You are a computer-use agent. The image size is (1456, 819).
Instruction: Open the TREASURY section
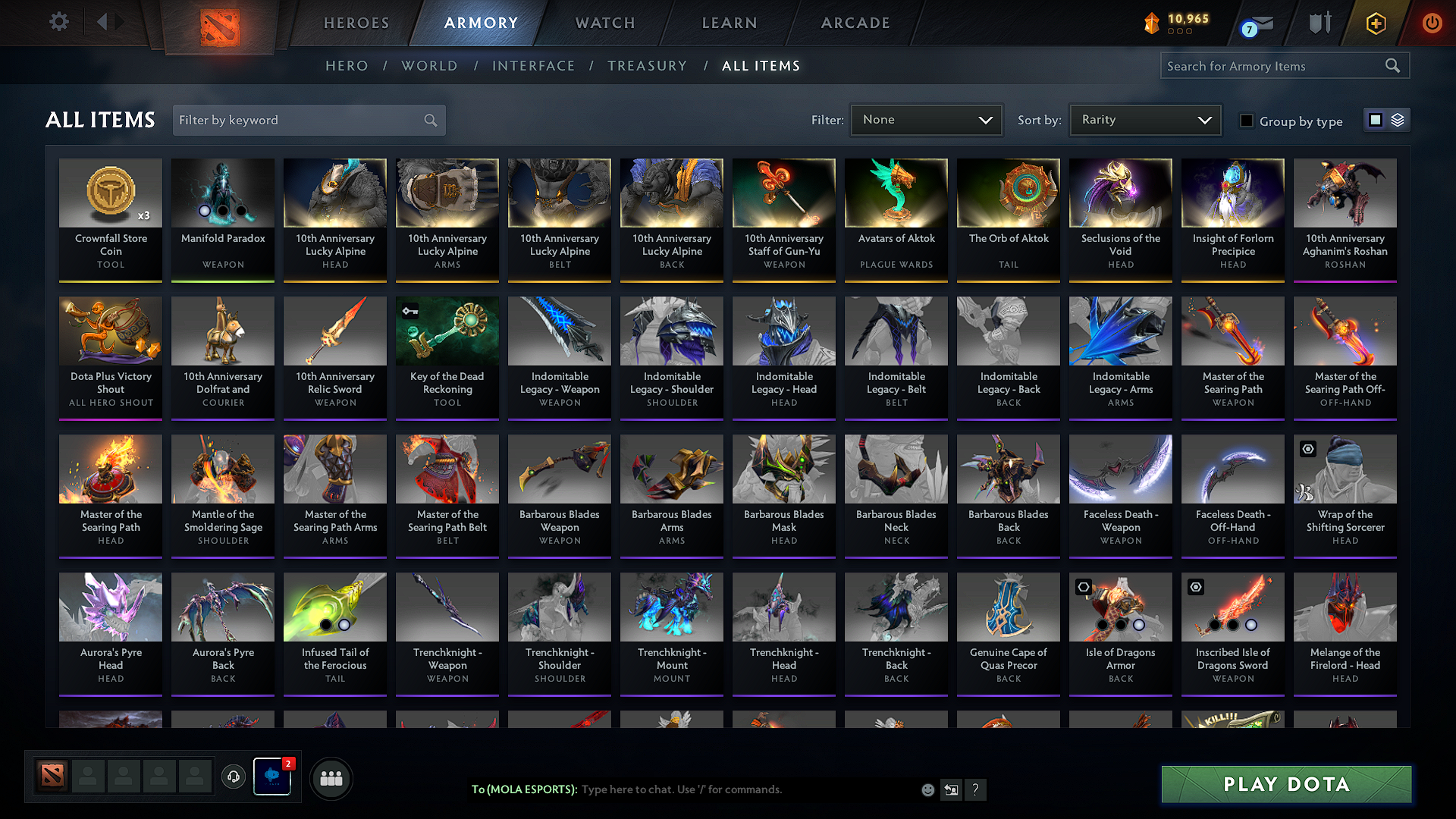tap(647, 66)
